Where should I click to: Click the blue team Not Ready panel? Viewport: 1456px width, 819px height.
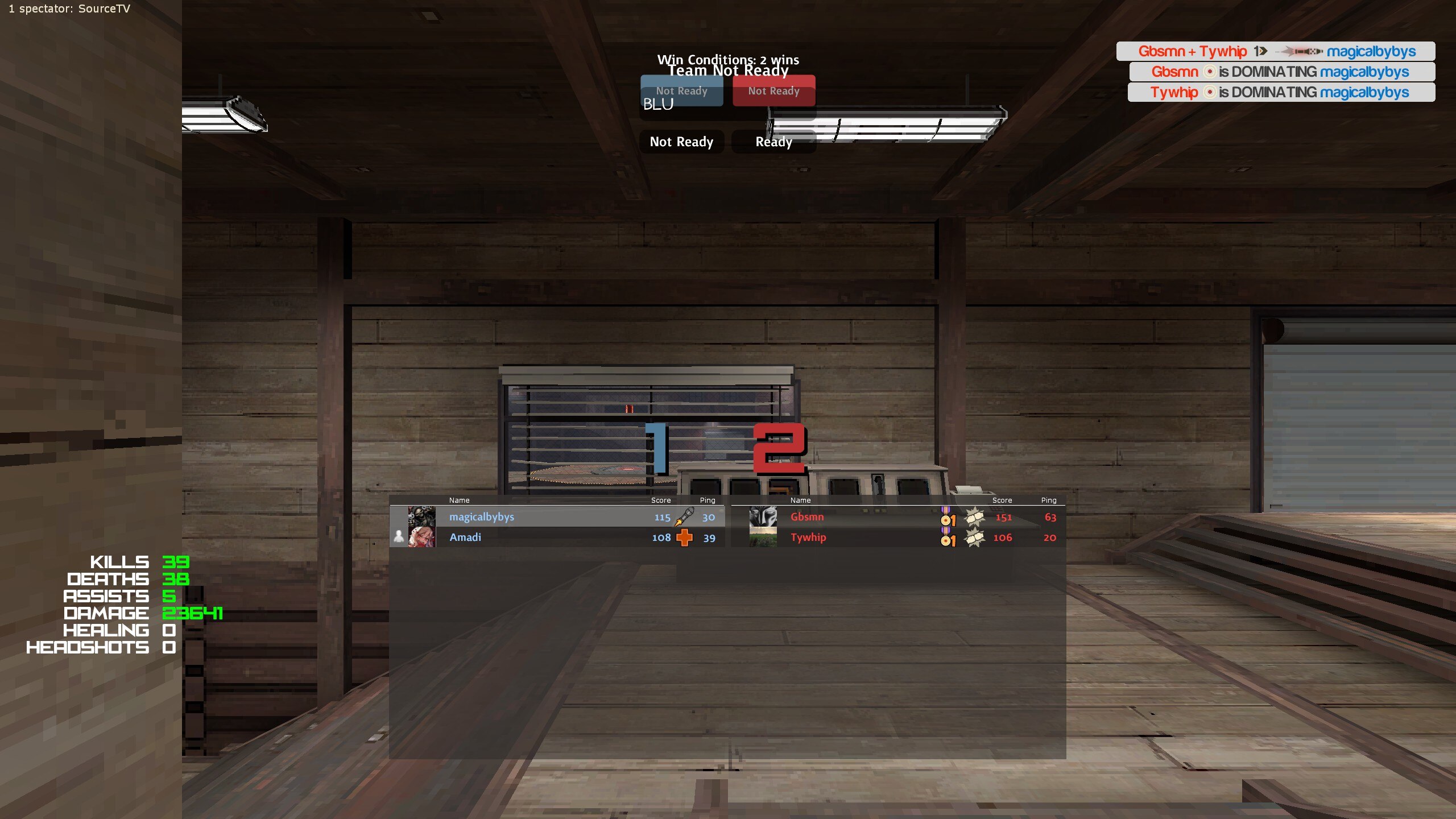[681, 90]
